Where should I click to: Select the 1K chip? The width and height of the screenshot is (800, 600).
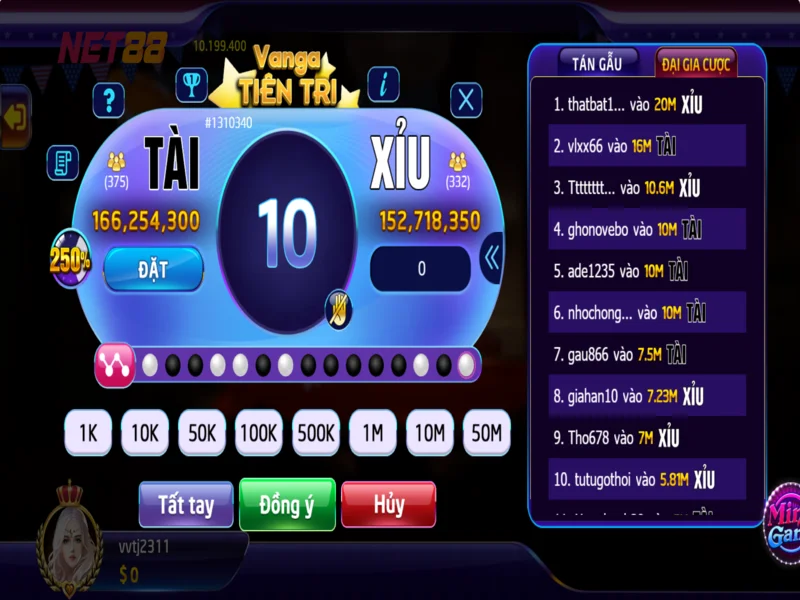click(x=88, y=434)
